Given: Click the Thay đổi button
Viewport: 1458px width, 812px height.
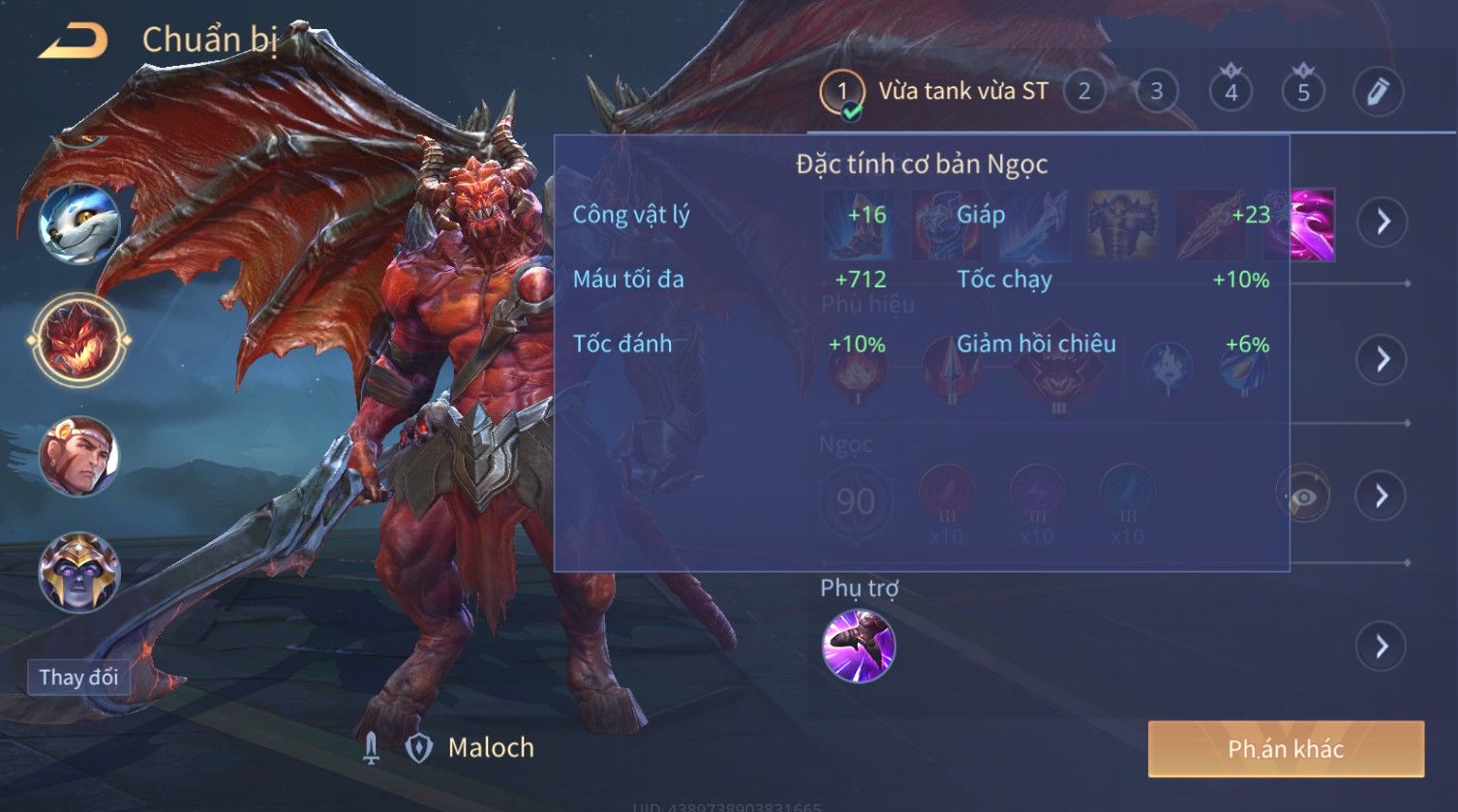Looking at the screenshot, I should pyautogui.click(x=78, y=677).
